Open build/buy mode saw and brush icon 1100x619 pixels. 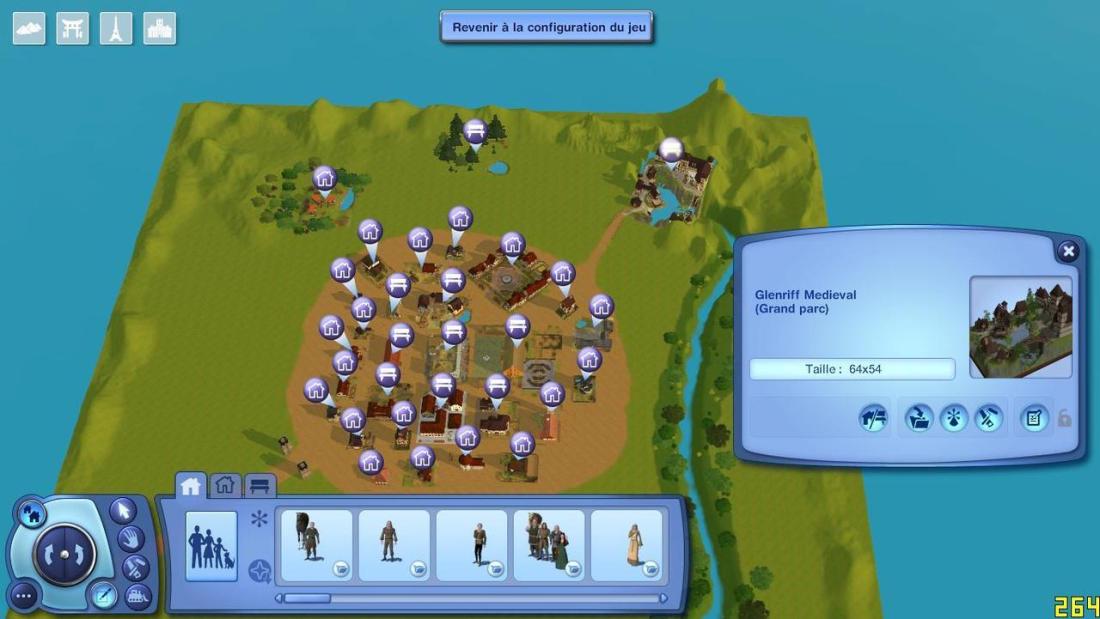point(988,418)
